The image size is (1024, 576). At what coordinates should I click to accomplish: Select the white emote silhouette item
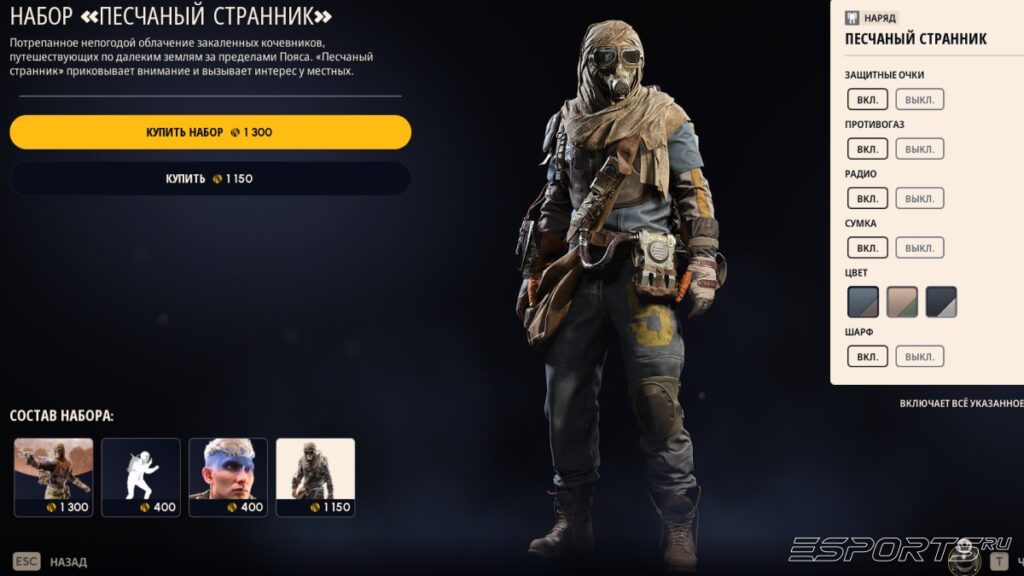141,477
